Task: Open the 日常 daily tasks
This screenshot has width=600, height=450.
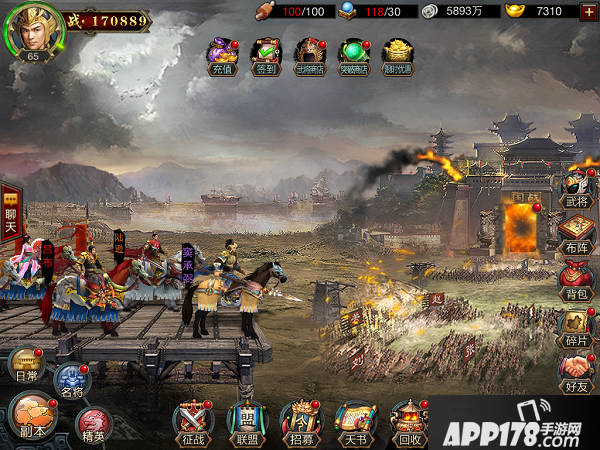Action: [27, 366]
